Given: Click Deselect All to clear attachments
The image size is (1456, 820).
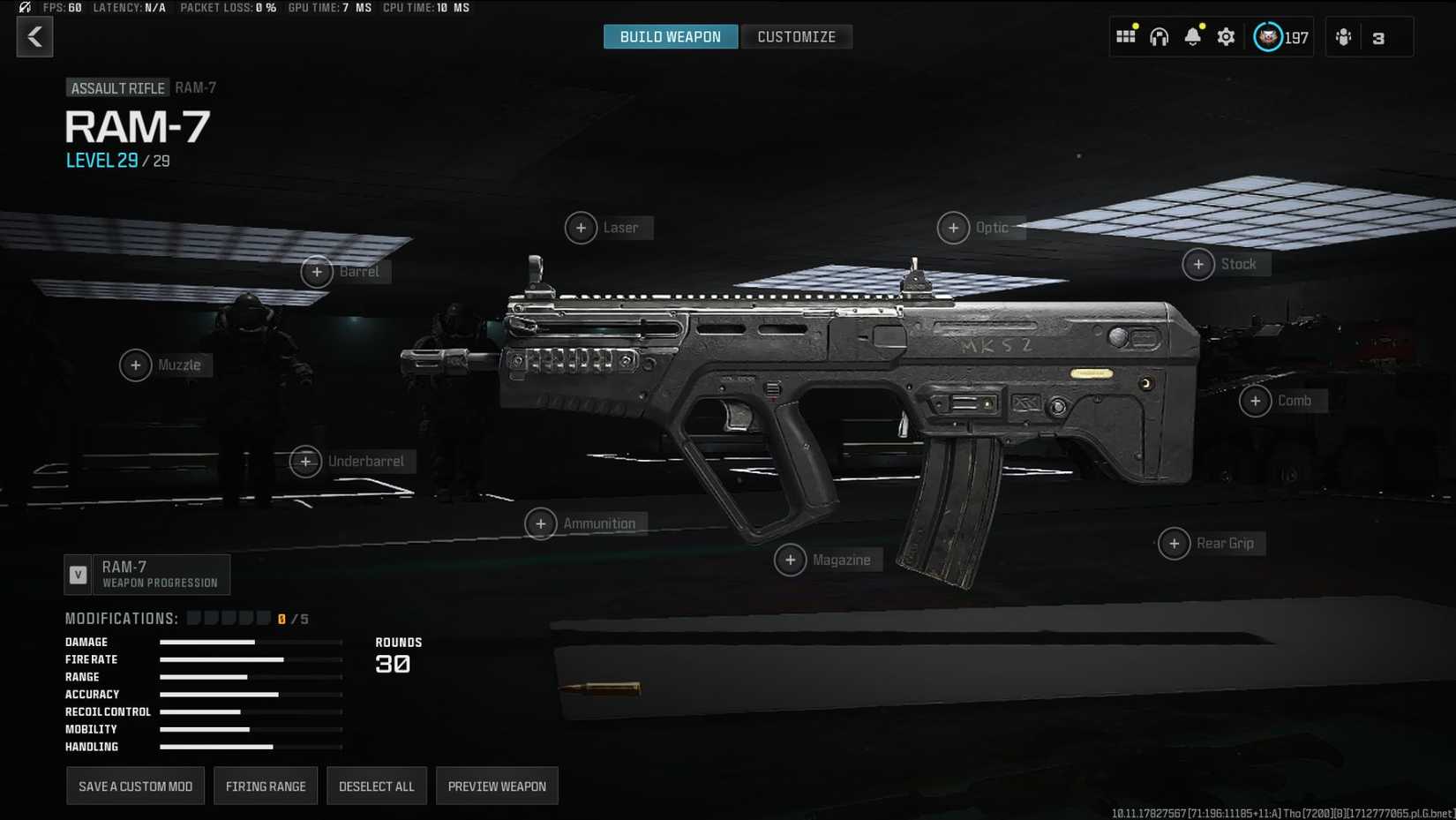Looking at the screenshot, I should point(377,785).
